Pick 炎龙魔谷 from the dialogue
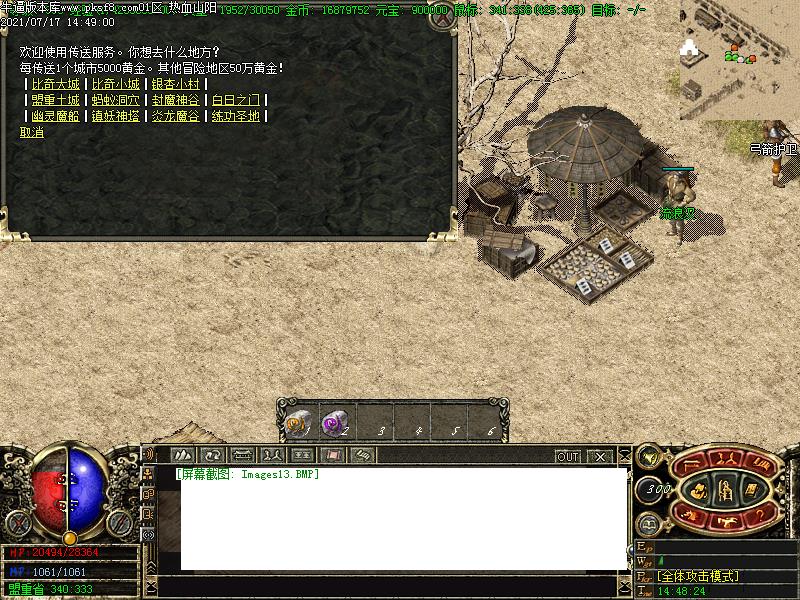This screenshot has height=600, width=800. [x=176, y=116]
